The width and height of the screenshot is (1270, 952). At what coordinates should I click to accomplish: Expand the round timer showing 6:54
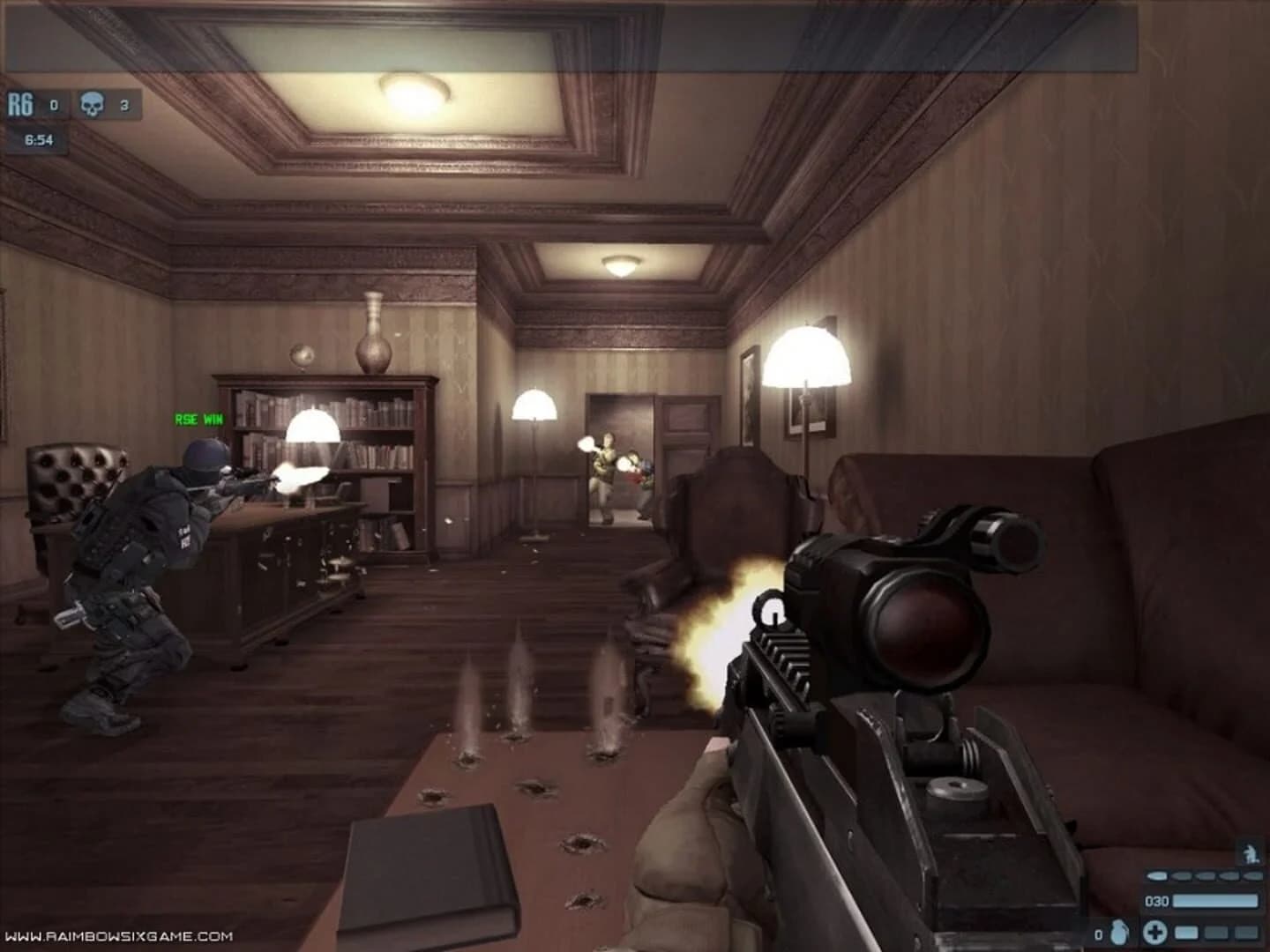coord(39,139)
